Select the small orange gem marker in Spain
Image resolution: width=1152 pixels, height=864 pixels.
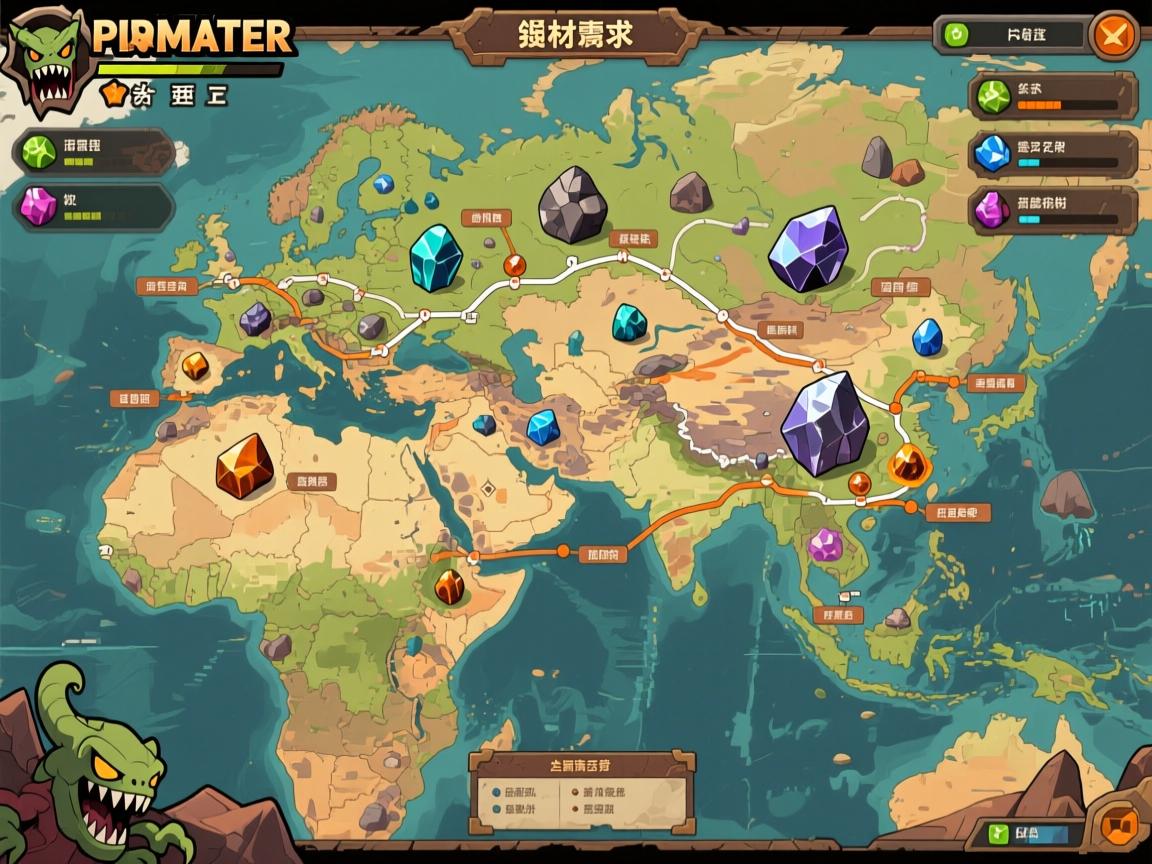point(195,366)
